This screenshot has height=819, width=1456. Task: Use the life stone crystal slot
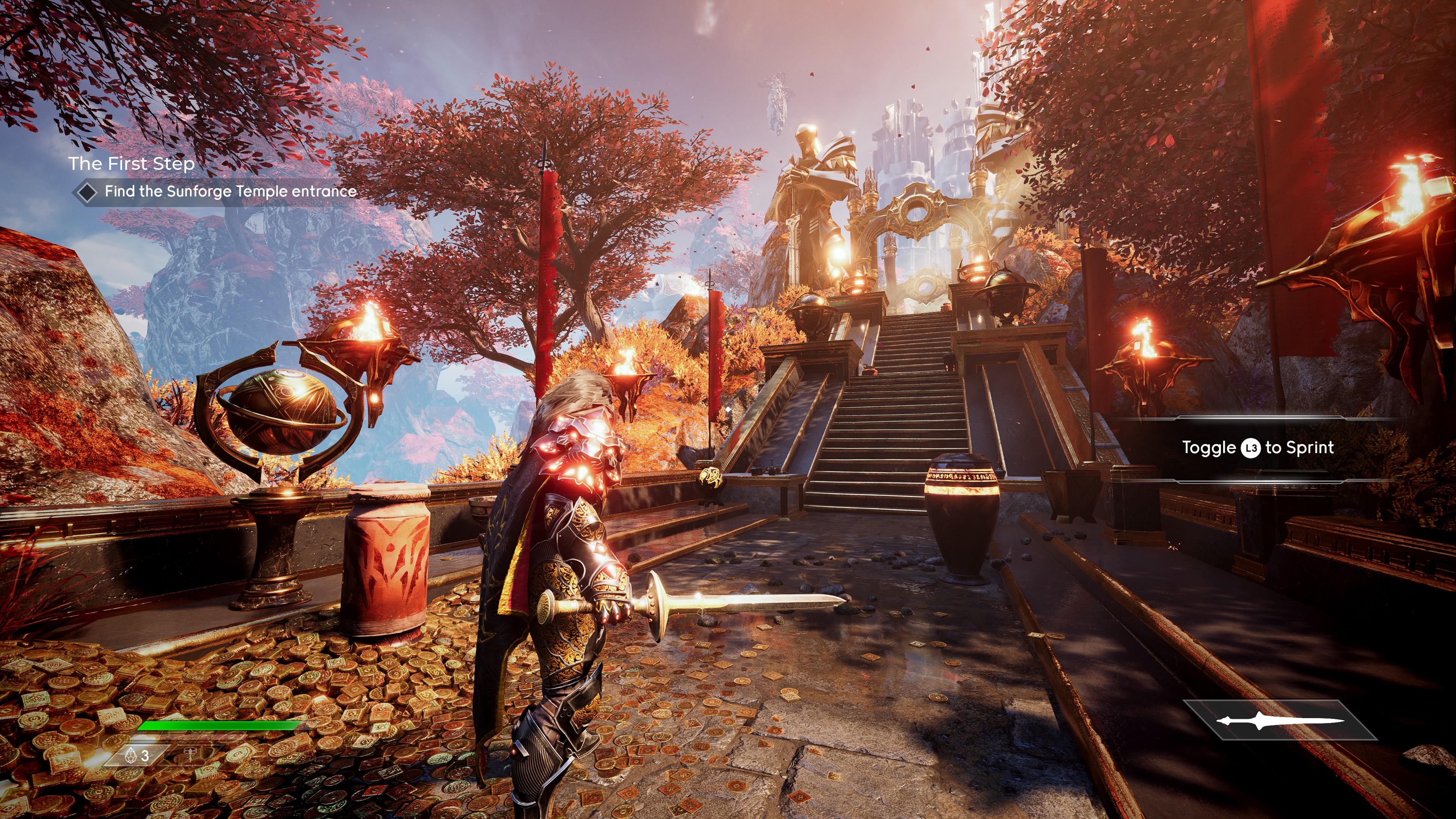coord(138,755)
